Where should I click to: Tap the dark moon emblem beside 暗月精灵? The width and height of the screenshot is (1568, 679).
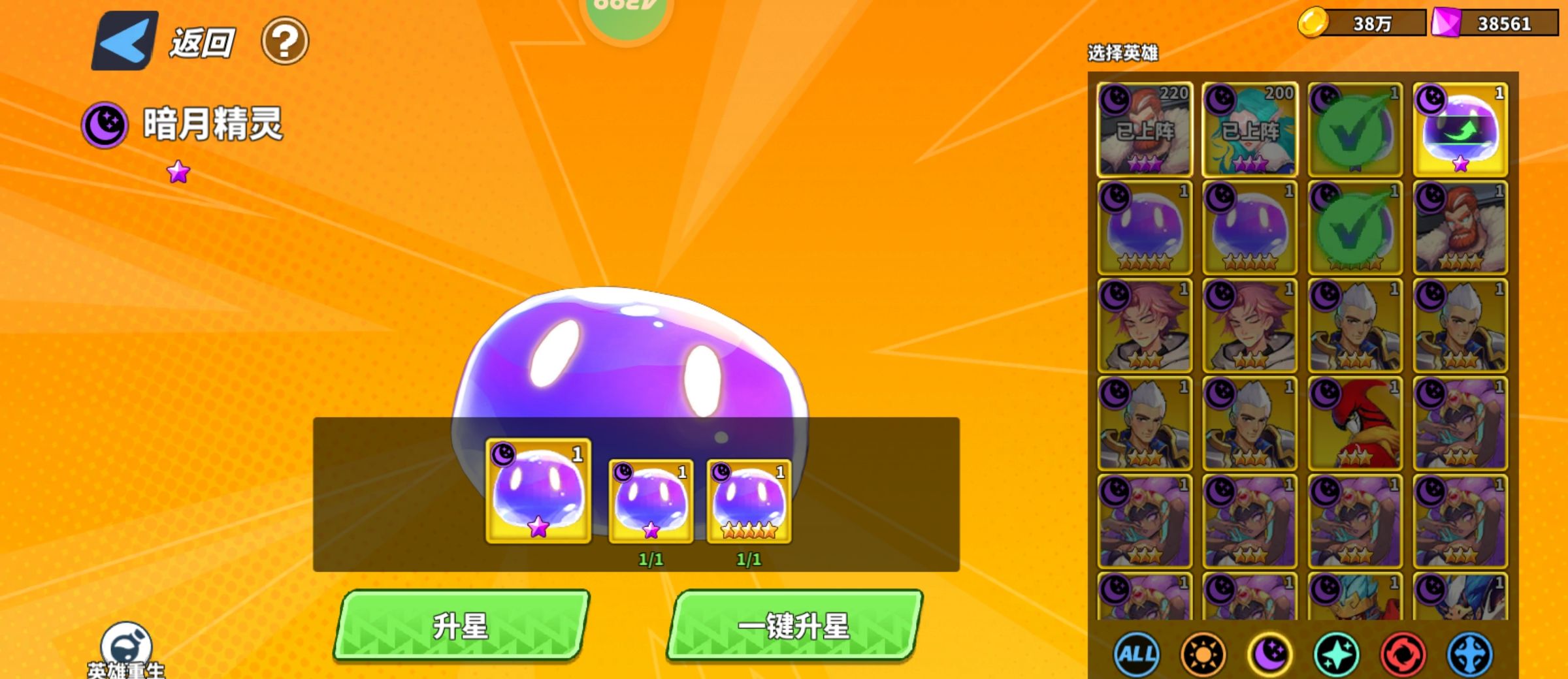pos(106,124)
